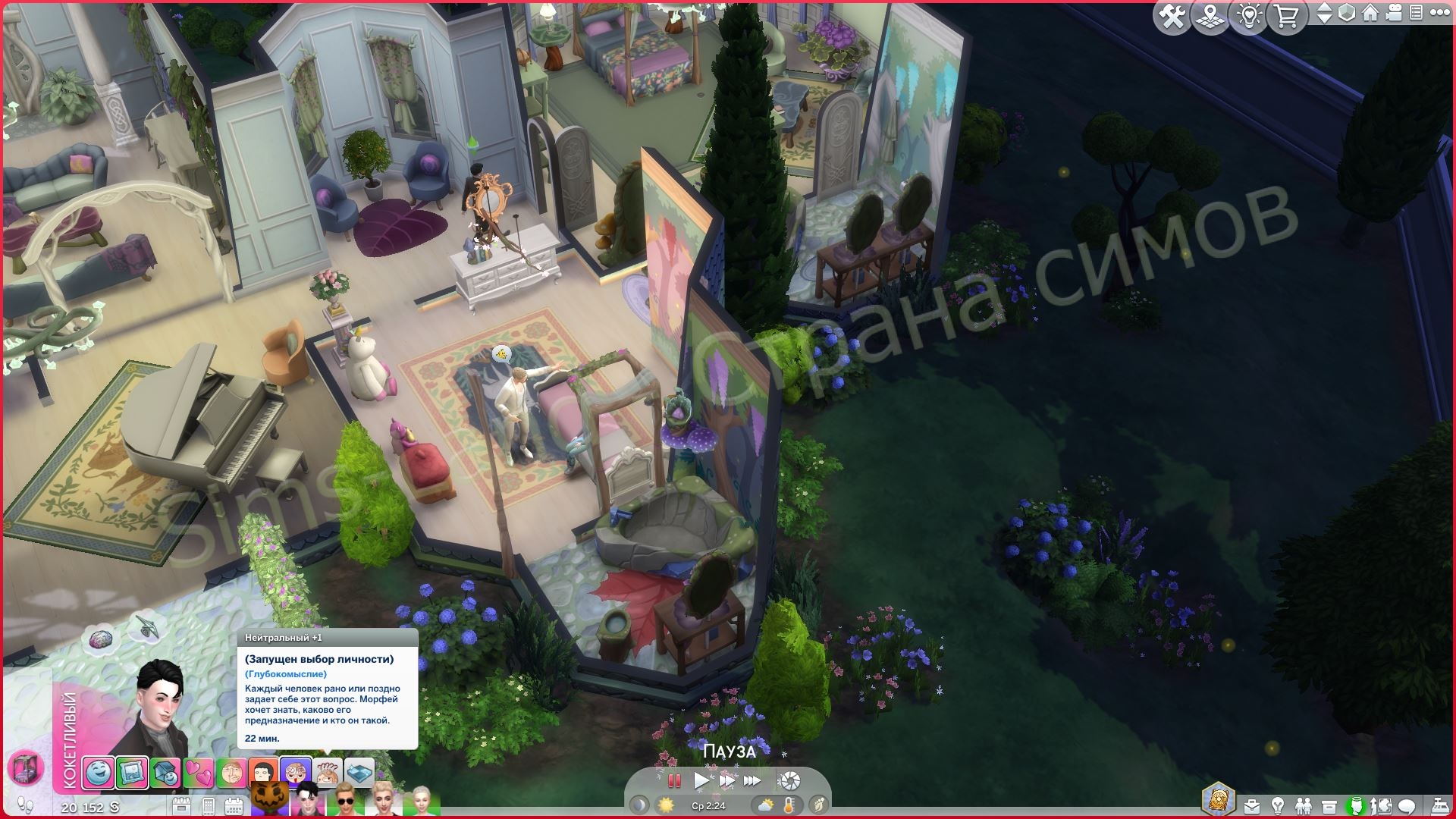The image size is (1456, 819).
Task: Take a screenshot with the camera shutter icon
Action: pos(790,780)
